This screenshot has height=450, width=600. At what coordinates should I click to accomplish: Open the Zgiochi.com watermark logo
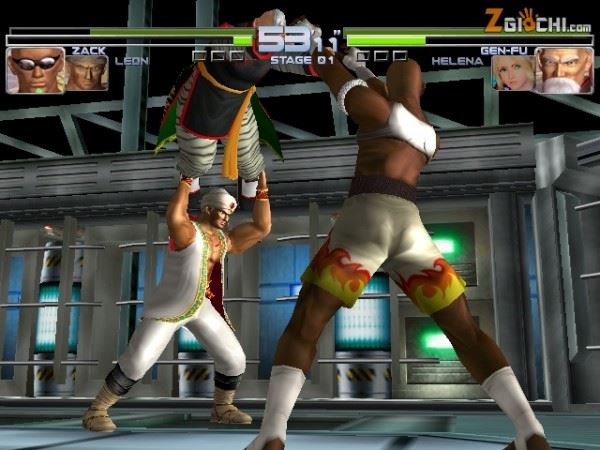coord(537,20)
